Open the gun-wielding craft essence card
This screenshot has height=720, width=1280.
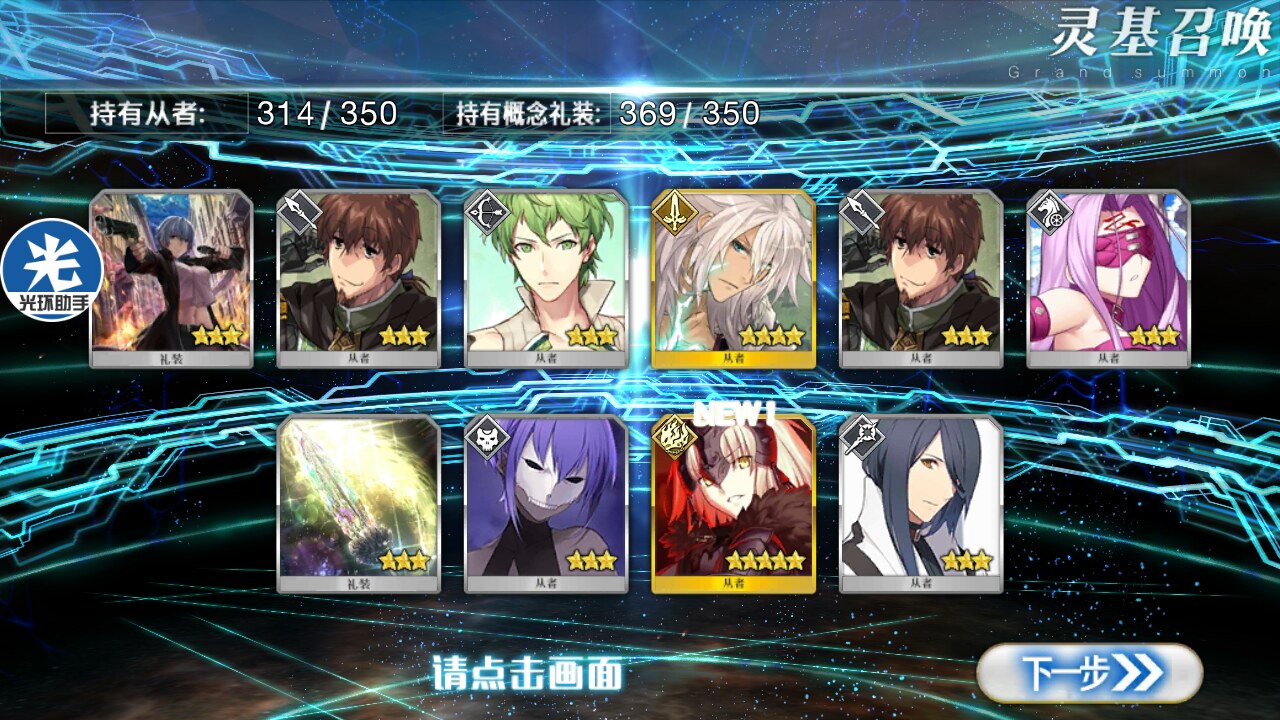point(171,278)
